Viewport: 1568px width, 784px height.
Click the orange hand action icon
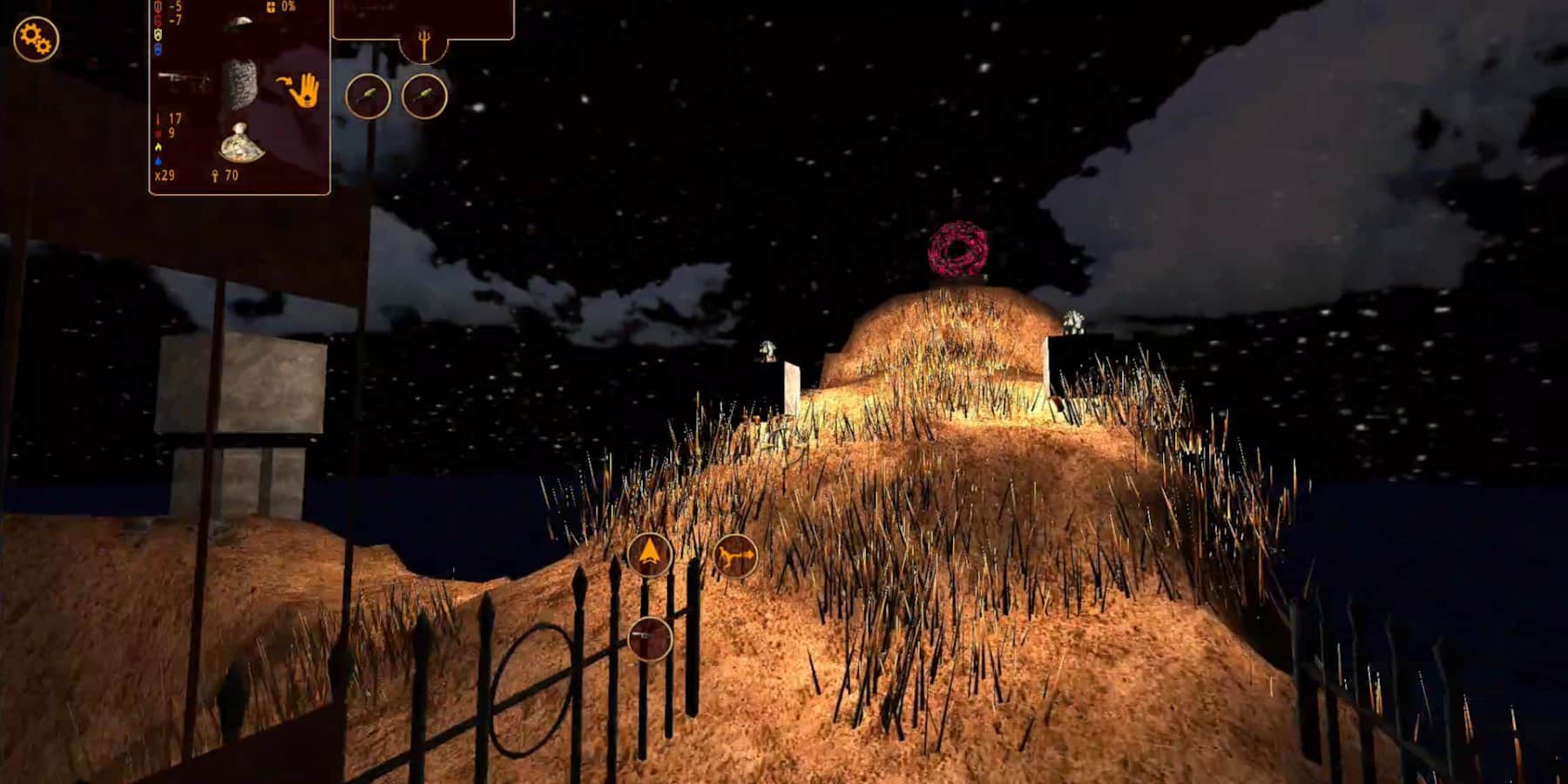pyautogui.click(x=301, y=90)
